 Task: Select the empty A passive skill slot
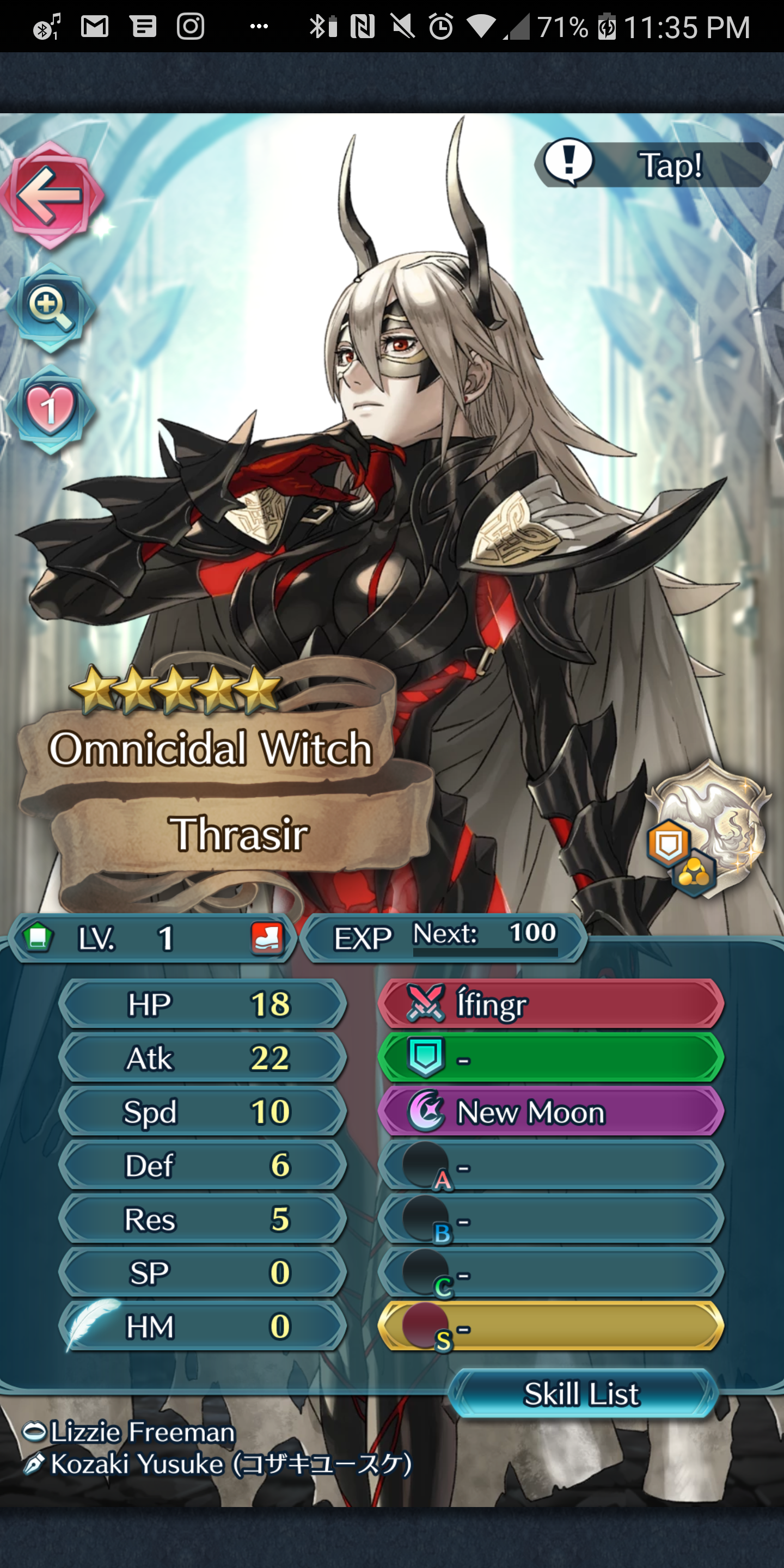551,1166
